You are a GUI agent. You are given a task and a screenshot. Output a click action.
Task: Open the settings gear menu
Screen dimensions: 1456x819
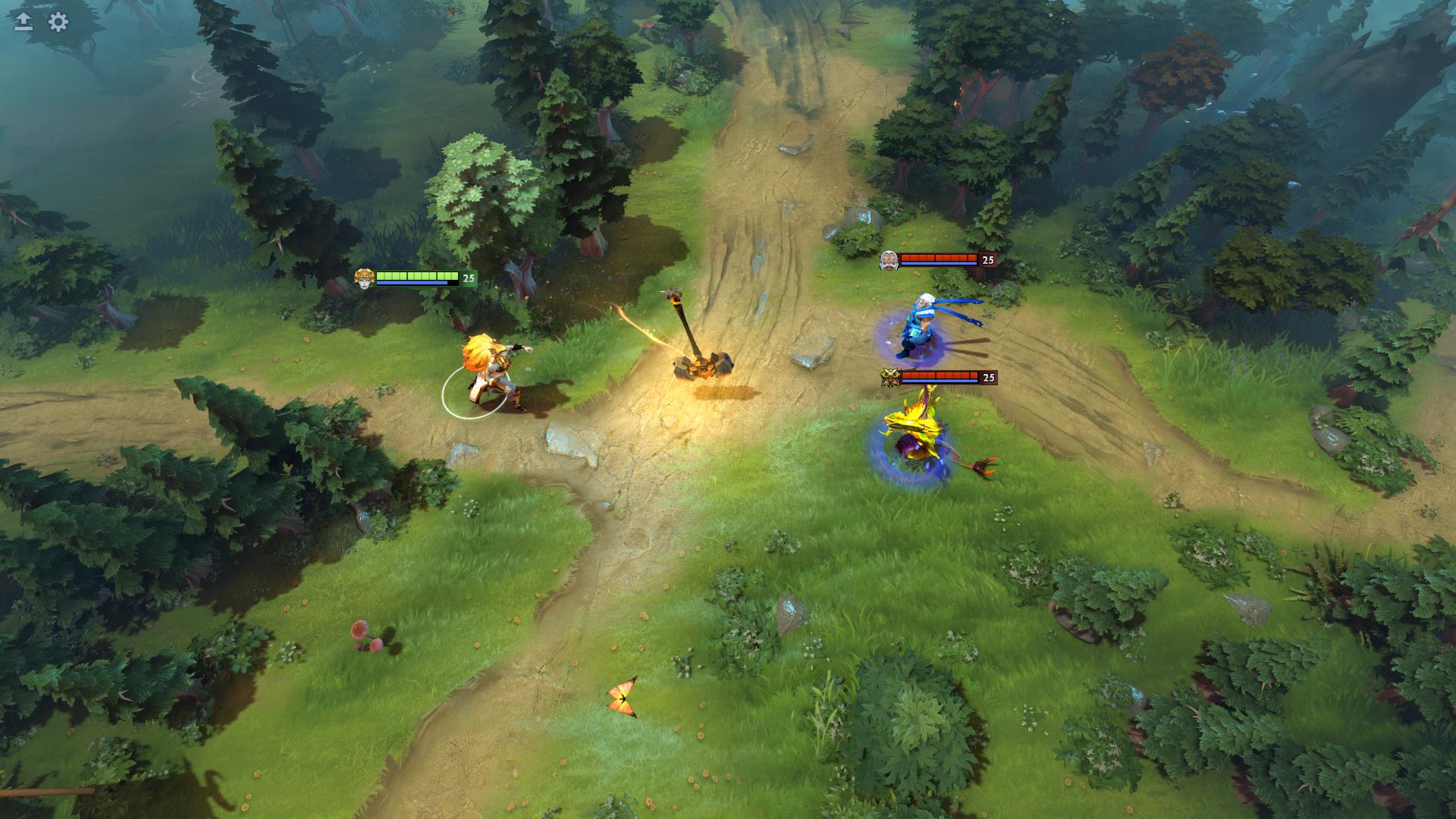58,22
